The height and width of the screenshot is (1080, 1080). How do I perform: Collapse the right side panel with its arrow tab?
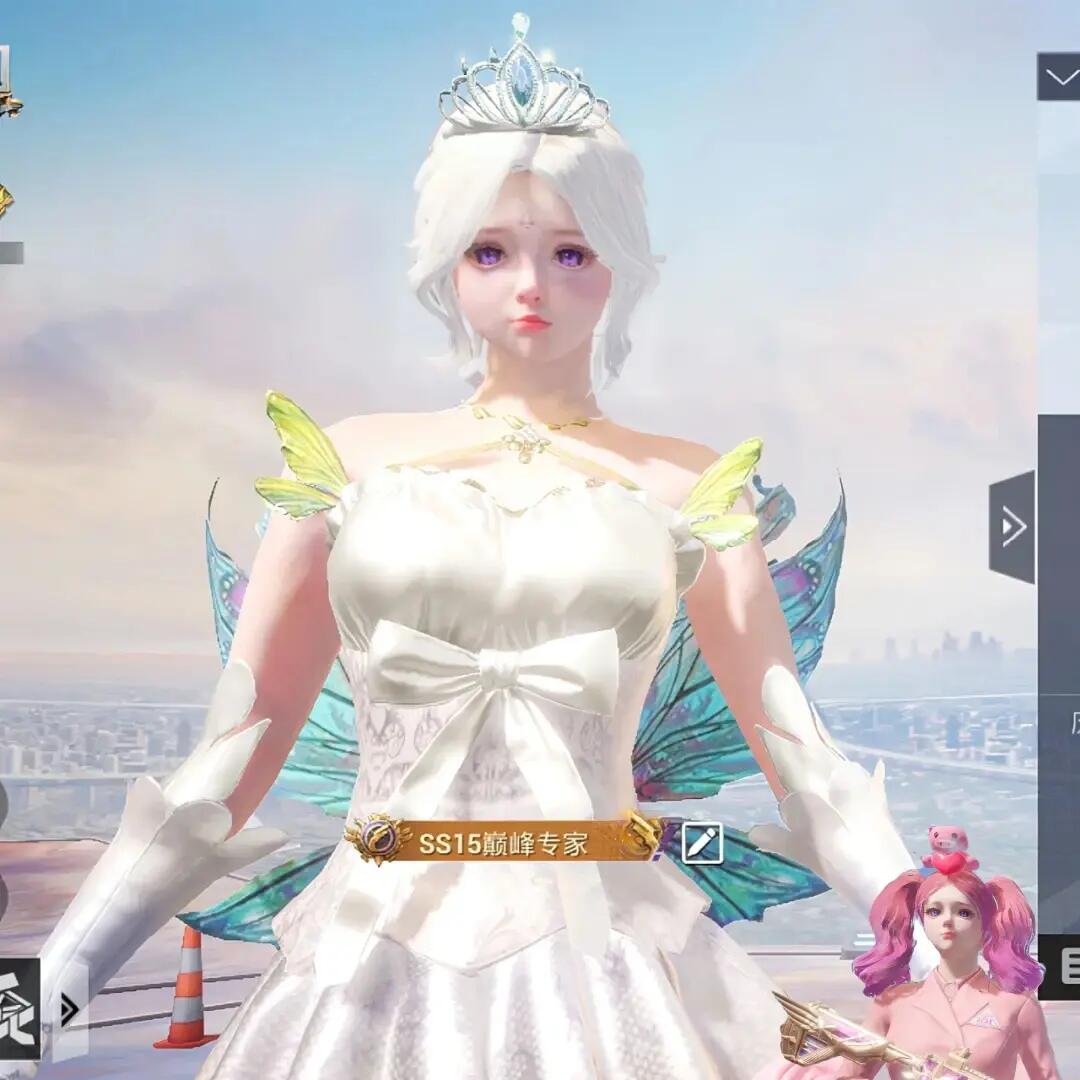pyautogui.click(x=1012, y=526)
